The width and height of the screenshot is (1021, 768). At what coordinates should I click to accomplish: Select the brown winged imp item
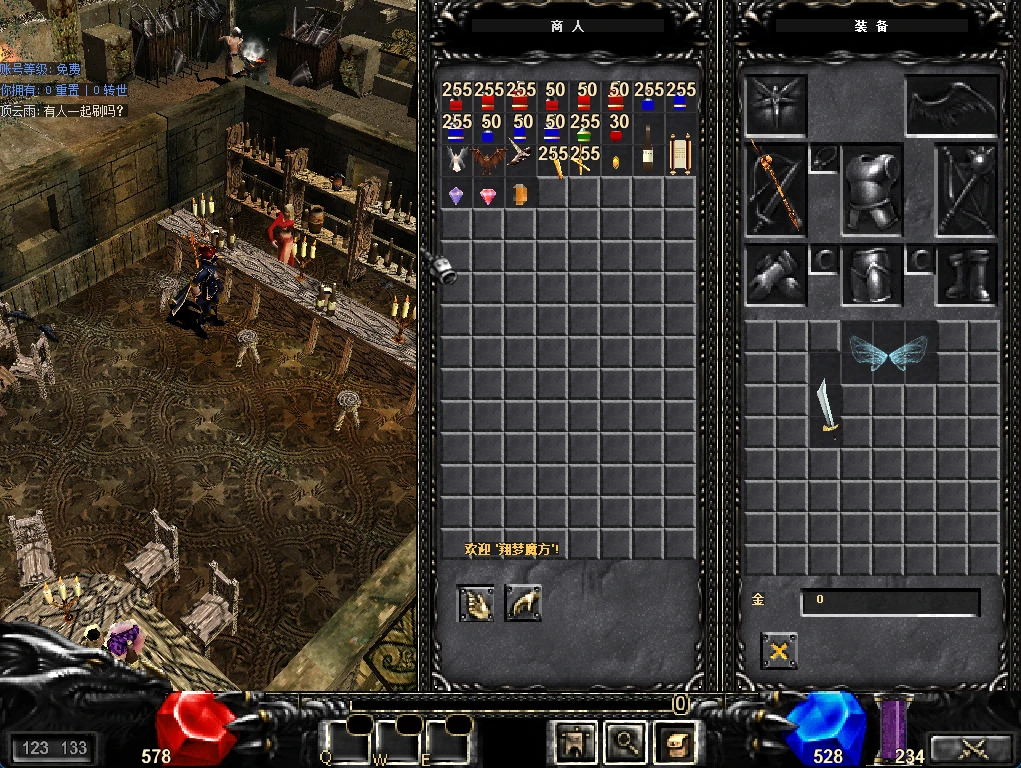489,160
